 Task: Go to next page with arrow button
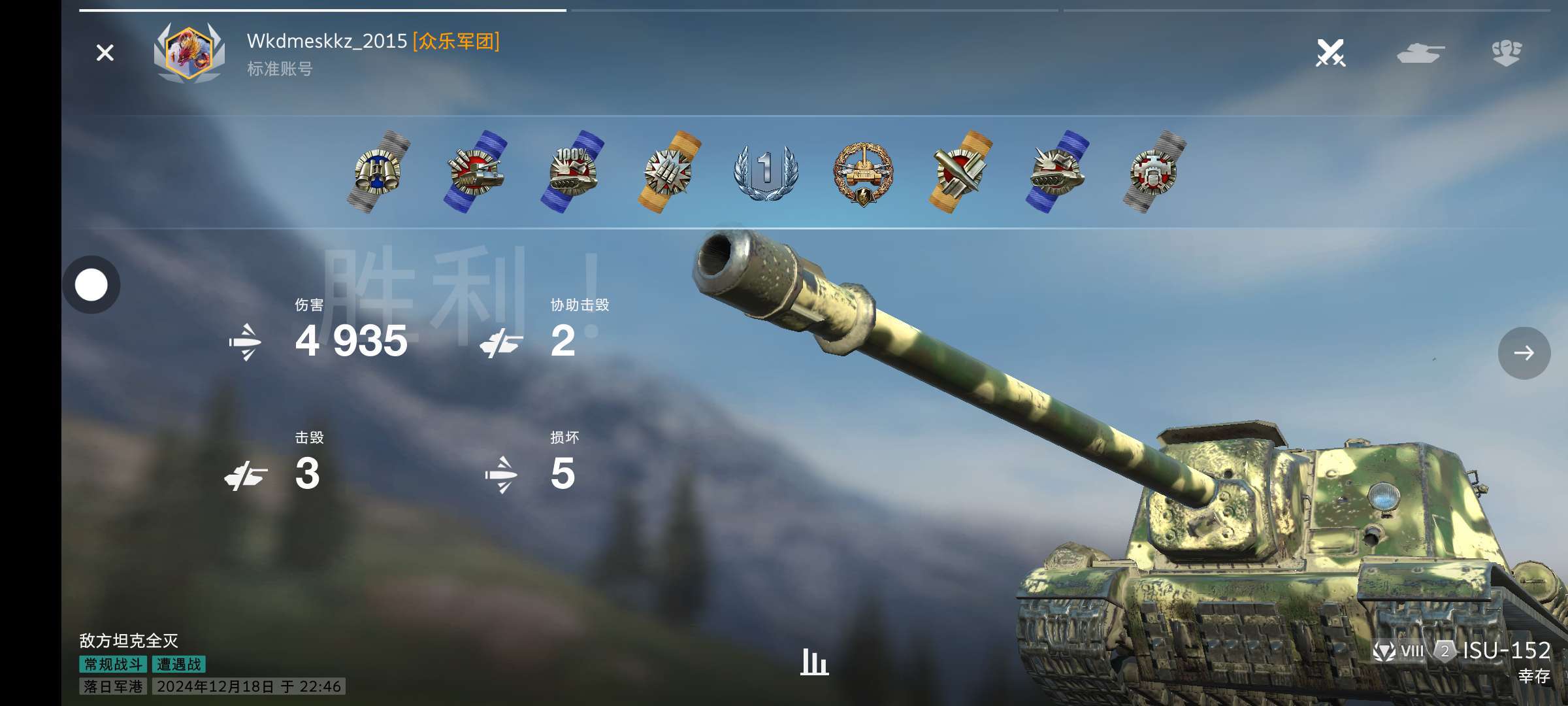1524,353
